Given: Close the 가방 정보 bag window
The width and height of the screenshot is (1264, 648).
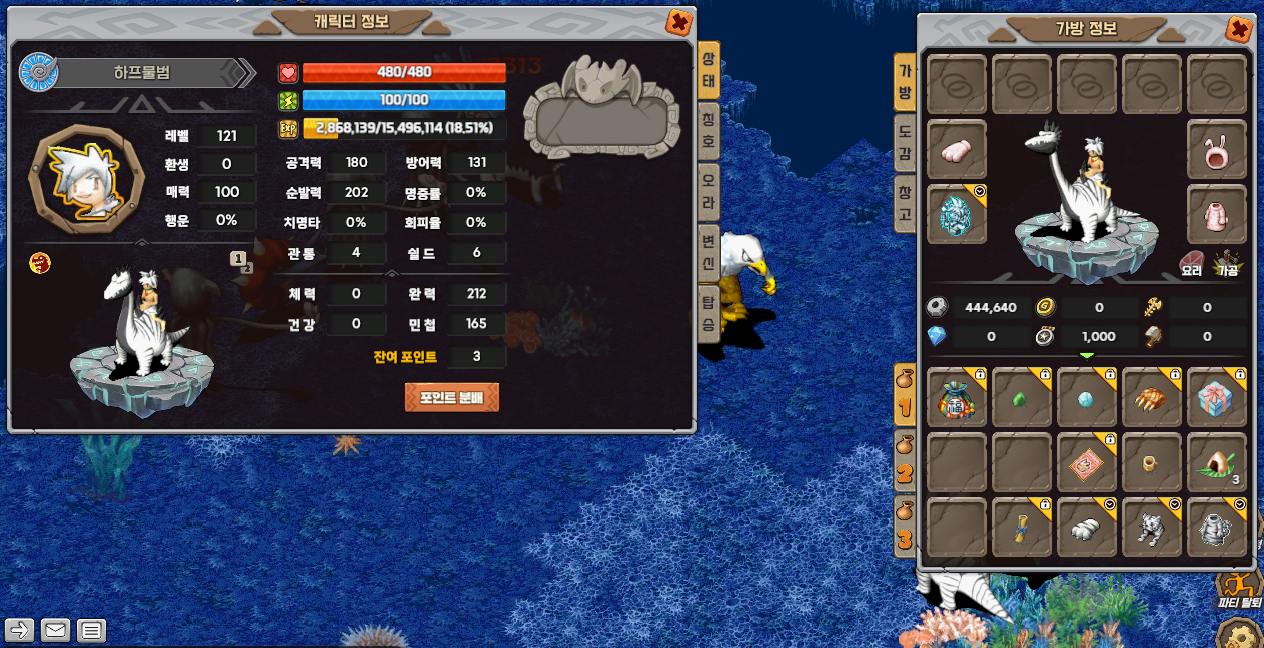Looking at the screenshot, I should point(1239,29).
